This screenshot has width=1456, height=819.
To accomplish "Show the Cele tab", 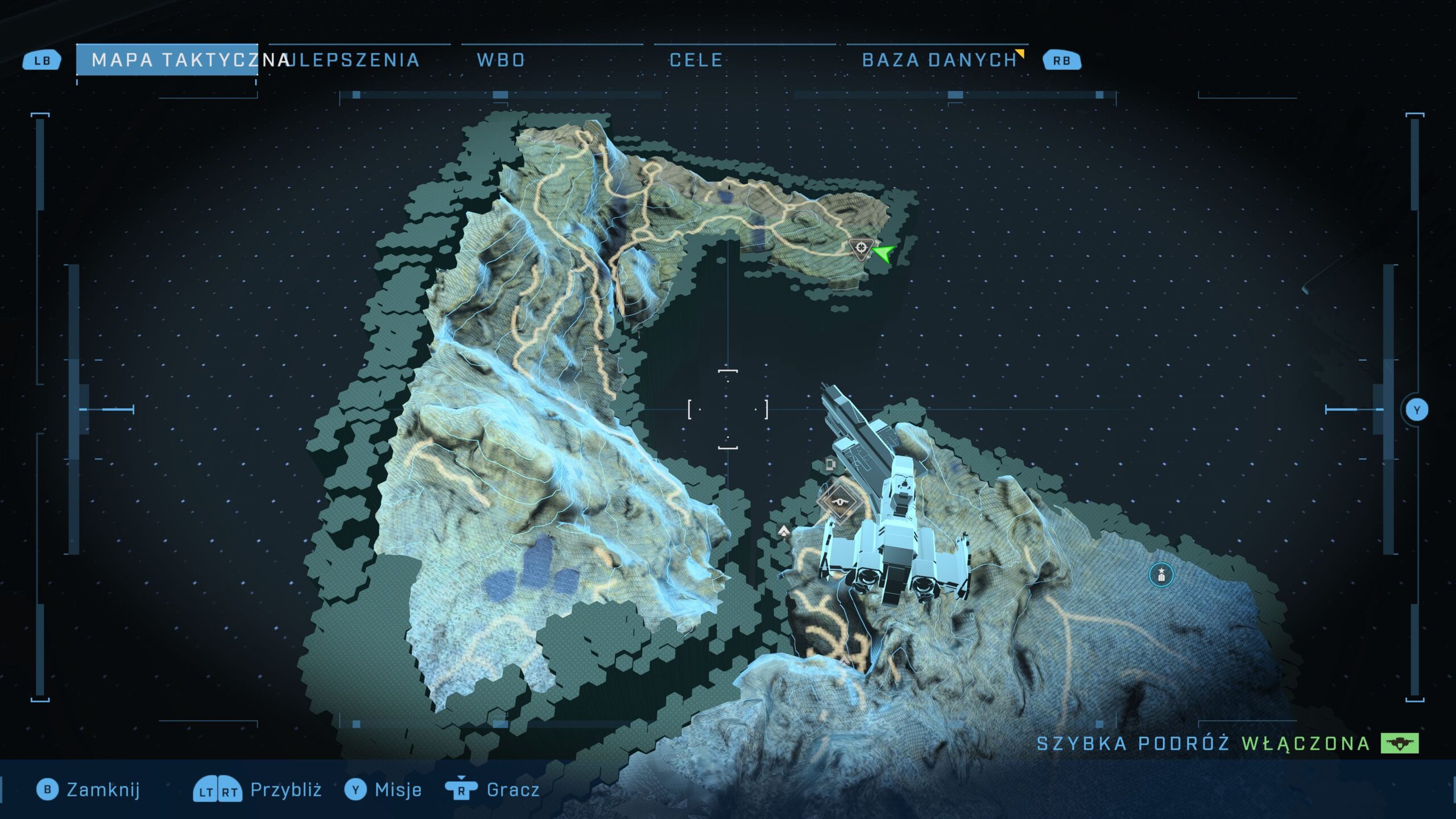I will coord(696,60).
